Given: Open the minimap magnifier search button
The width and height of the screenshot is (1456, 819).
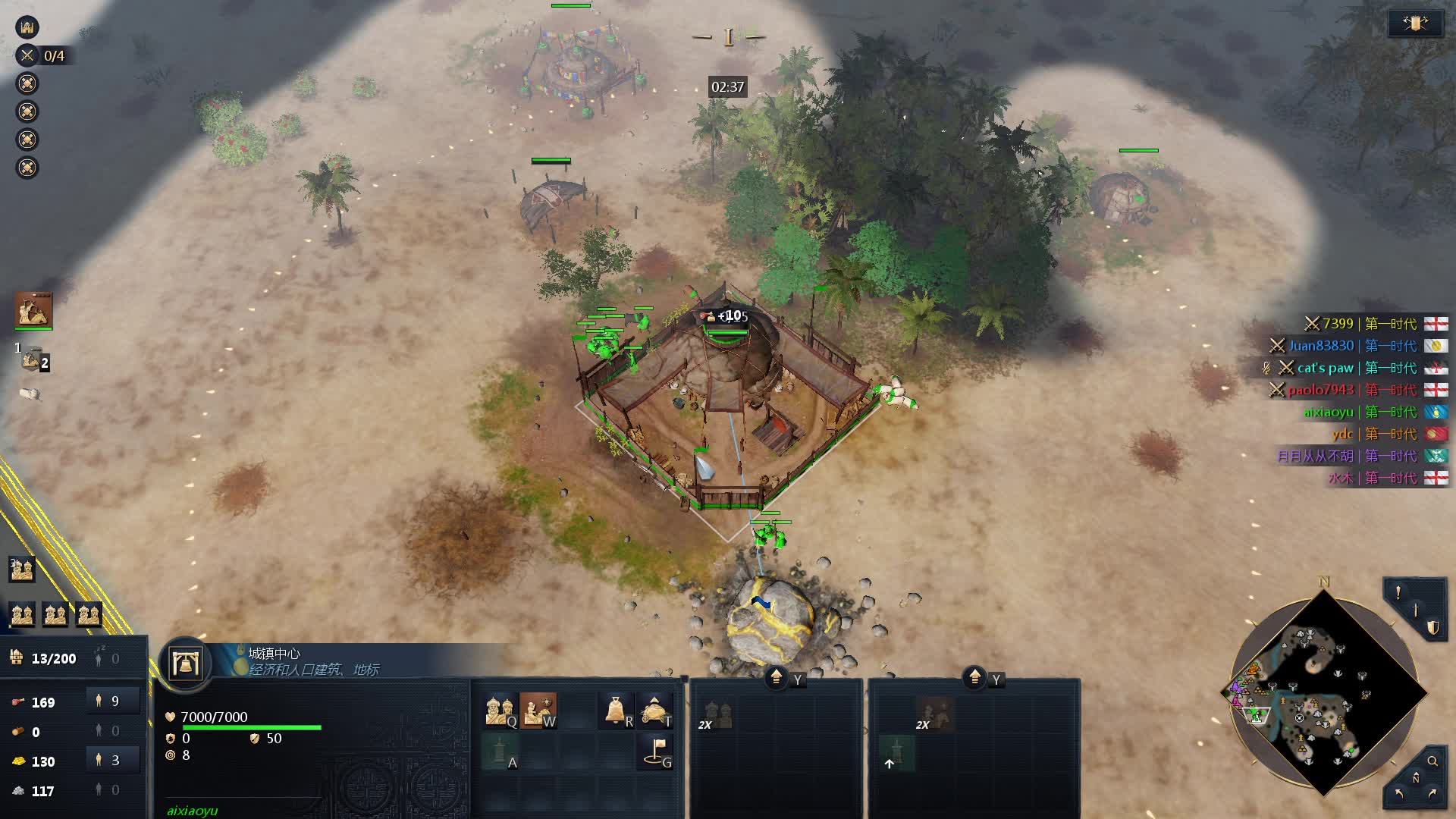Looking at the screenshot, I should [1432, 761].
